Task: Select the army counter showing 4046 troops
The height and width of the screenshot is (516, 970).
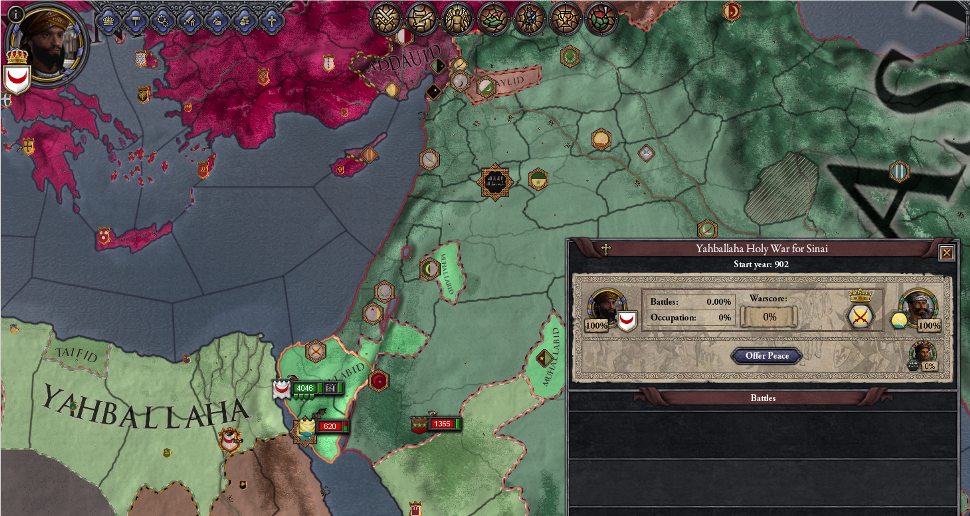Action: tap(306, 388)
